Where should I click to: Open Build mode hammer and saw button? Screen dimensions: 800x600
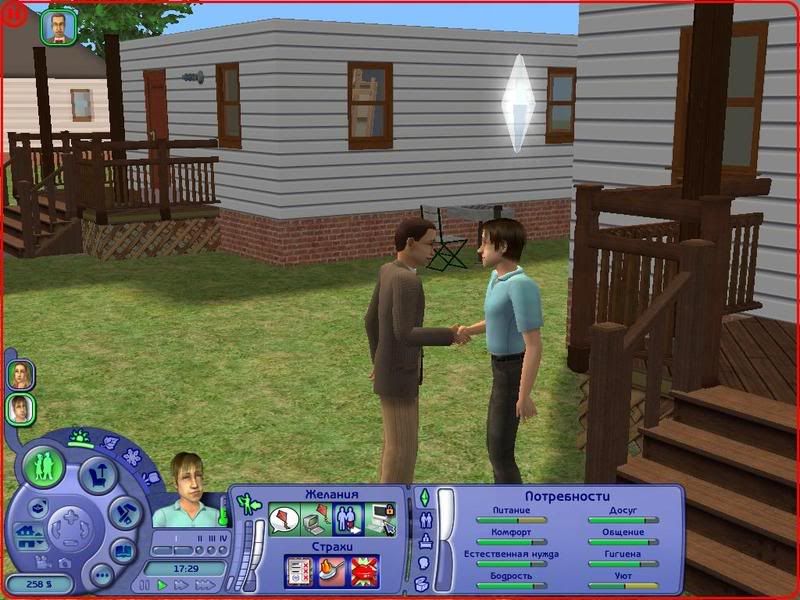124,513
